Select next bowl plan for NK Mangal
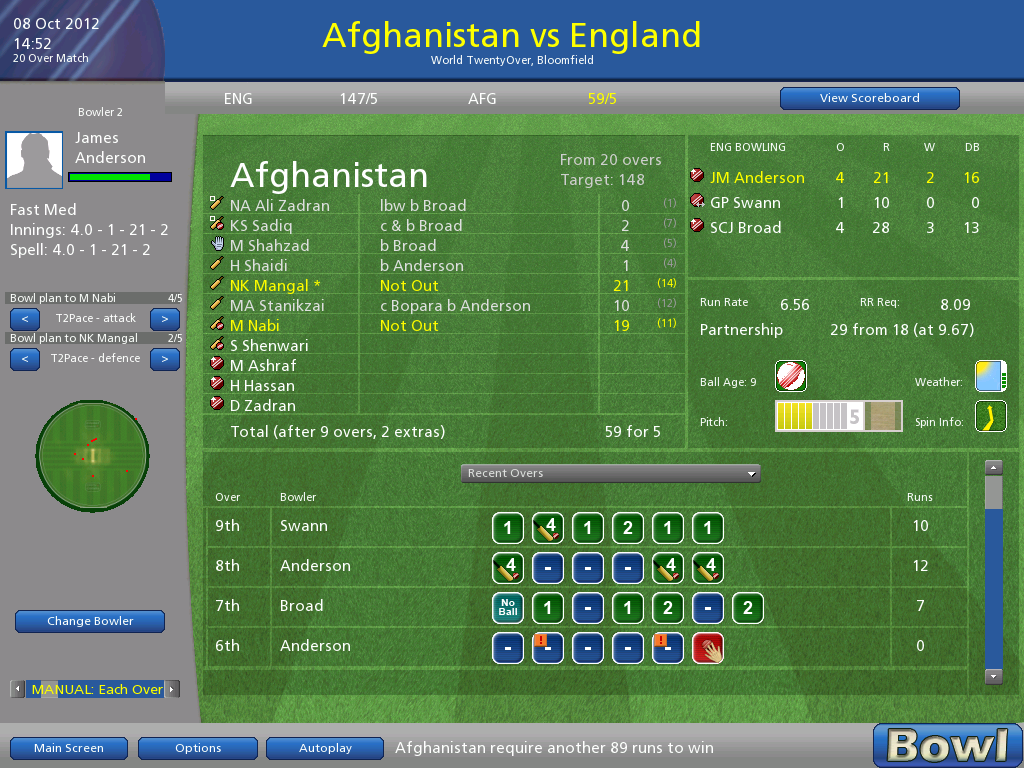Viewport: 1024px width, 768px height. tap(165, 359)
